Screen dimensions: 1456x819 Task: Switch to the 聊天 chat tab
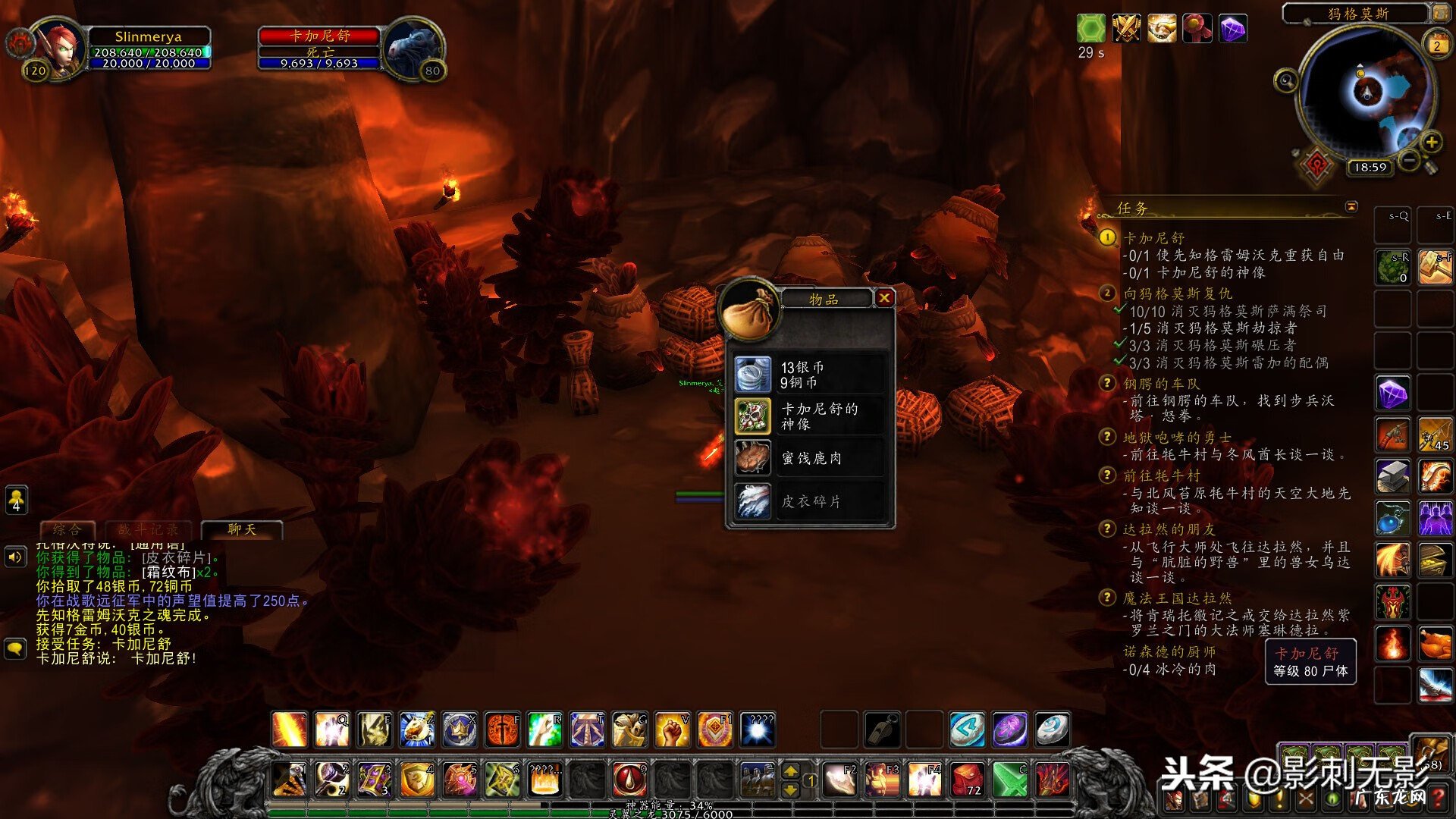click(242, 529)
